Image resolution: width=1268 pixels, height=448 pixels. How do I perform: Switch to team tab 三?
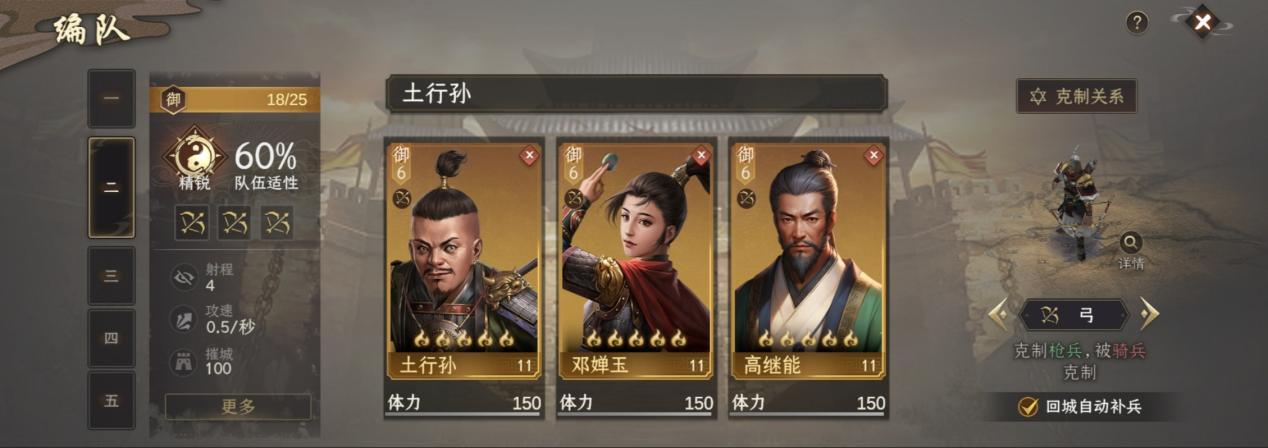(x=111, y=275)
